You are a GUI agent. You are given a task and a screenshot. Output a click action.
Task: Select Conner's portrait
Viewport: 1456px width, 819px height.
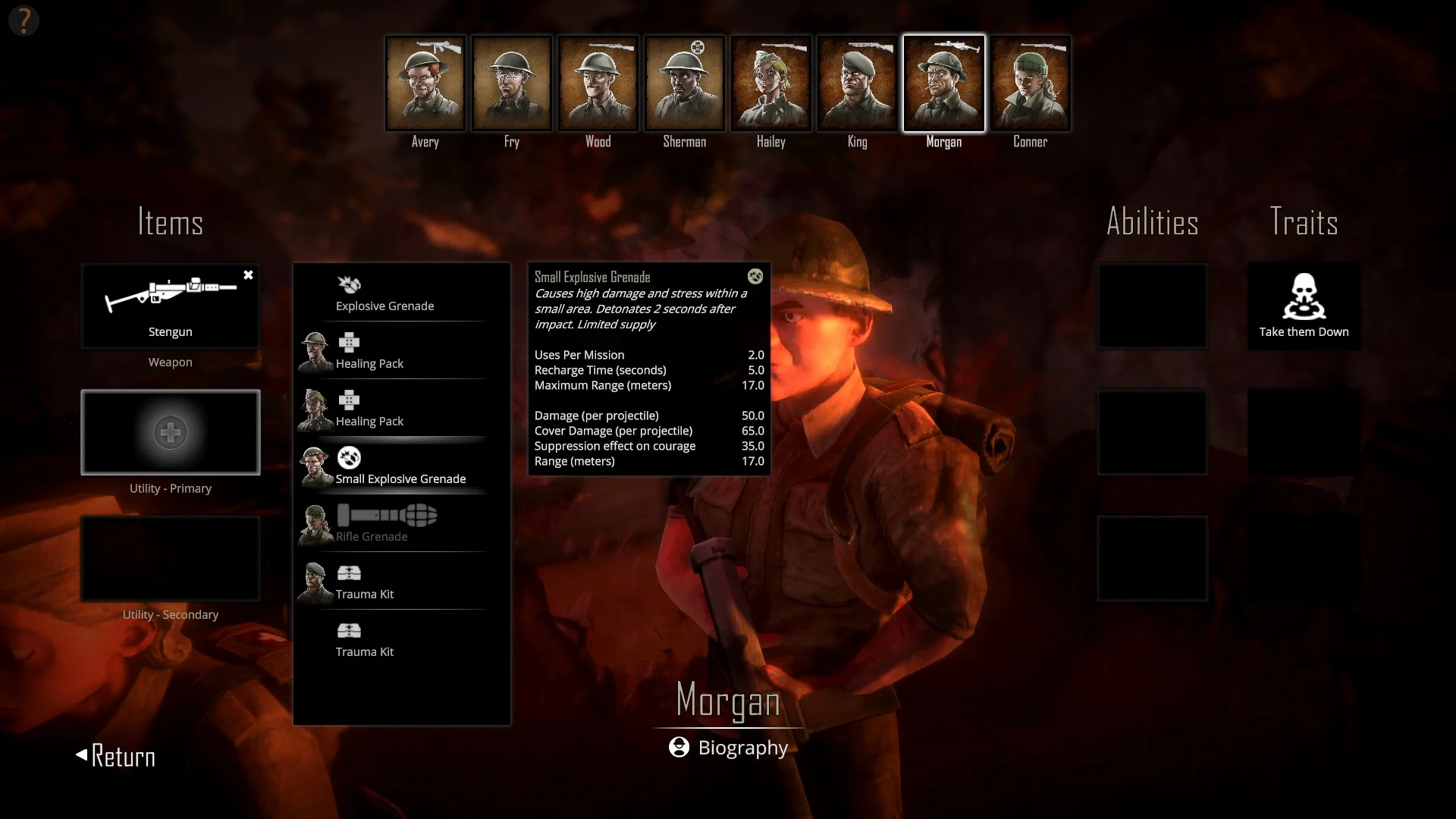tap(1030, 84)
